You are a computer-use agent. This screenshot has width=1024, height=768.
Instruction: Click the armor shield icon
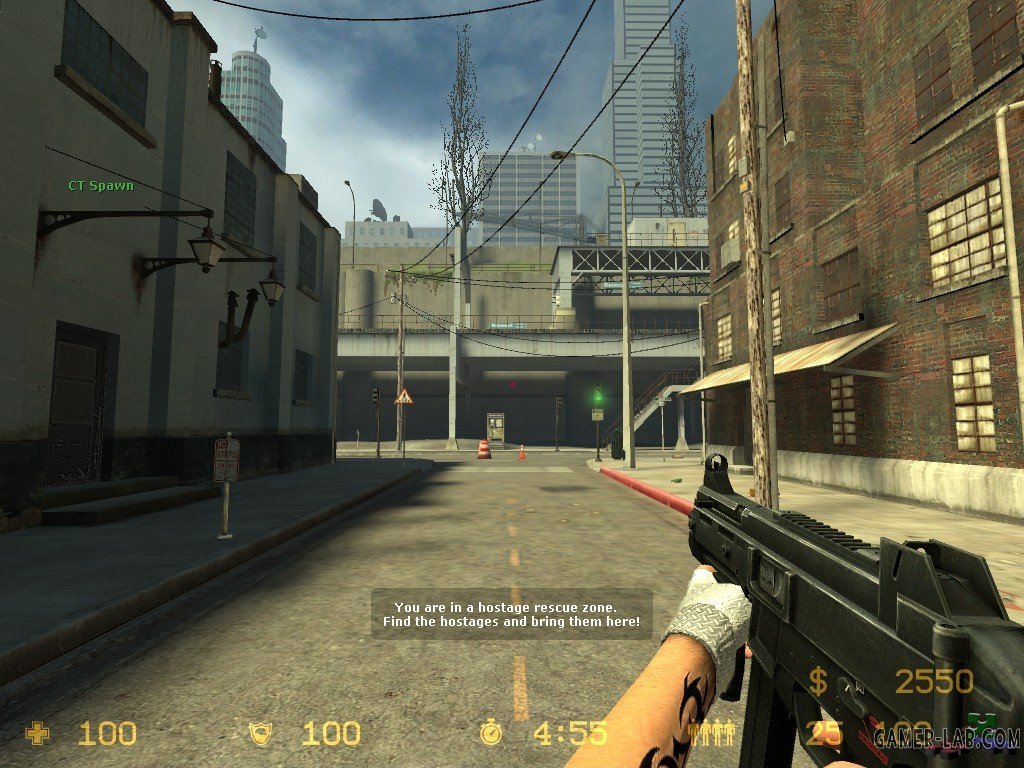pyautogui.click(x=260, y=734)
